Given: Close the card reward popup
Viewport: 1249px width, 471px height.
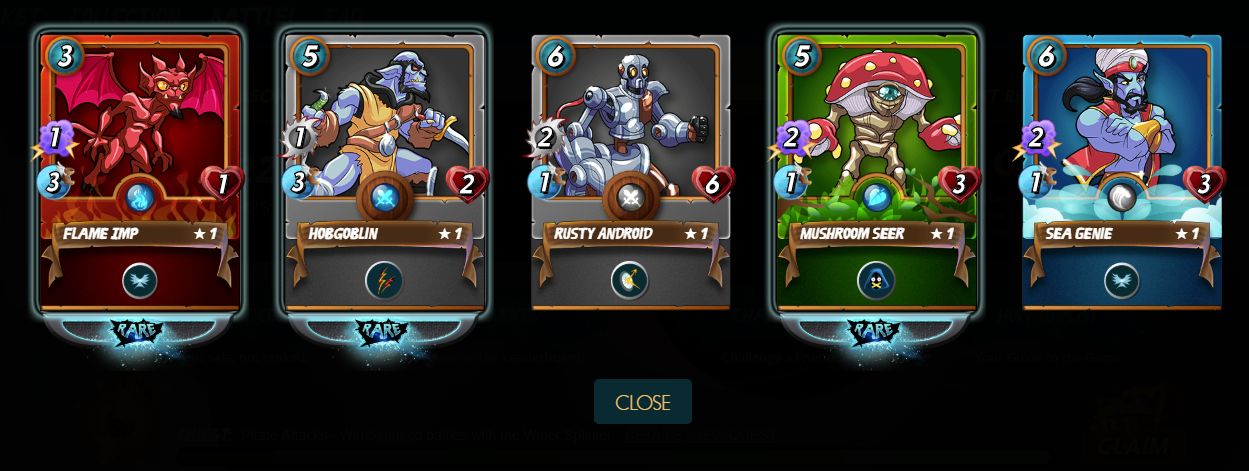Looking at the screenshot, I should tap(642, 402).
